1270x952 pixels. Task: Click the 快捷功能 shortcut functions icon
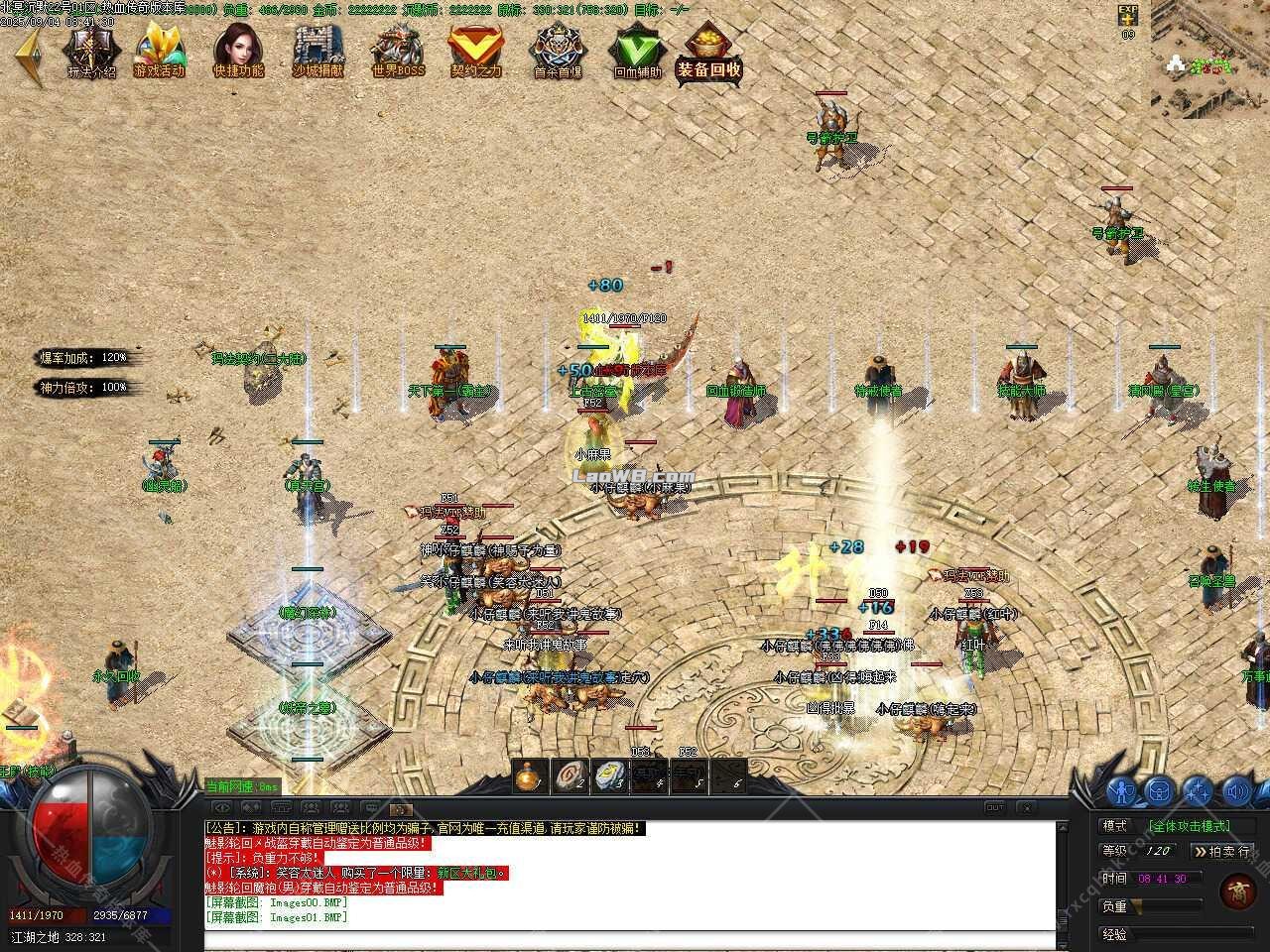point(238,50)
